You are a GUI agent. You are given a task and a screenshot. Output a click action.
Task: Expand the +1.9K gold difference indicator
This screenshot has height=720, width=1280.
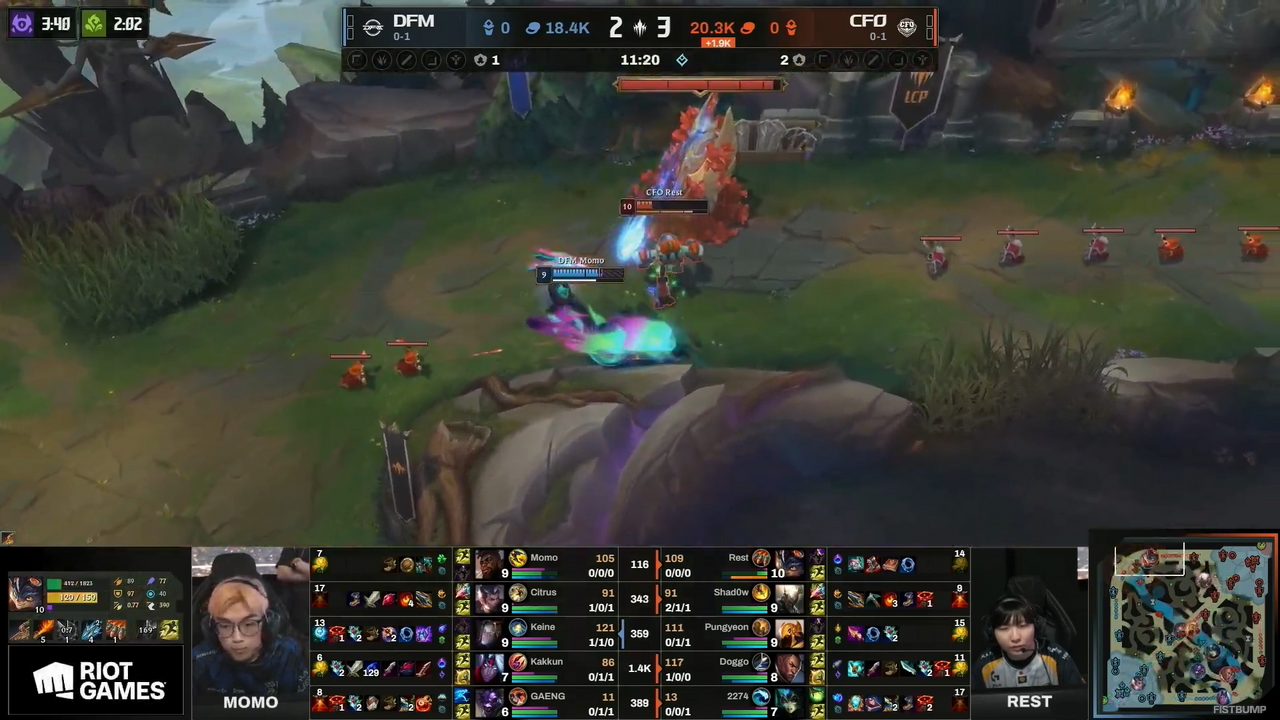[x=718, y=43]
